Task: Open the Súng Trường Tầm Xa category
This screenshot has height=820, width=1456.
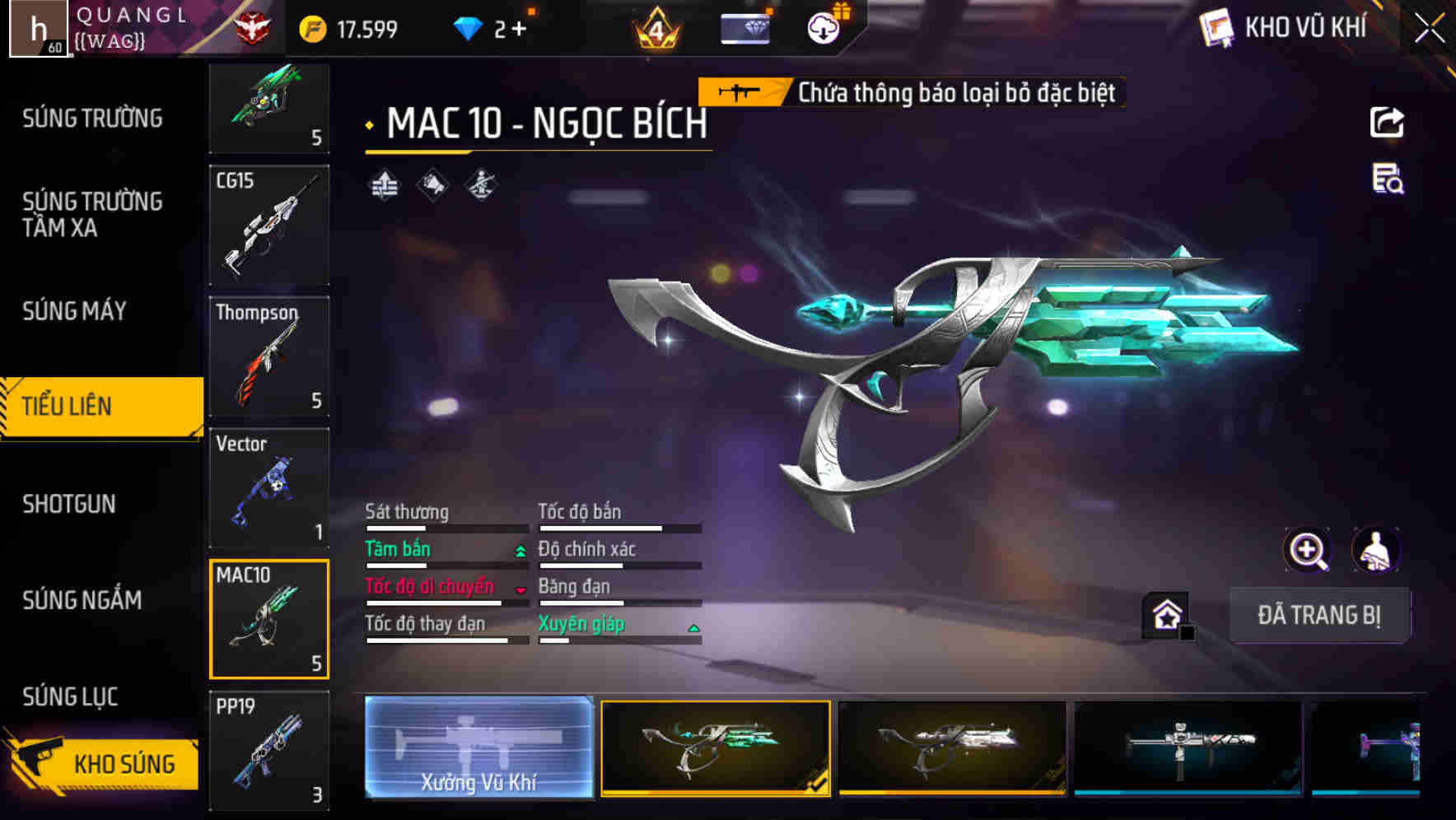Action: 92,214
